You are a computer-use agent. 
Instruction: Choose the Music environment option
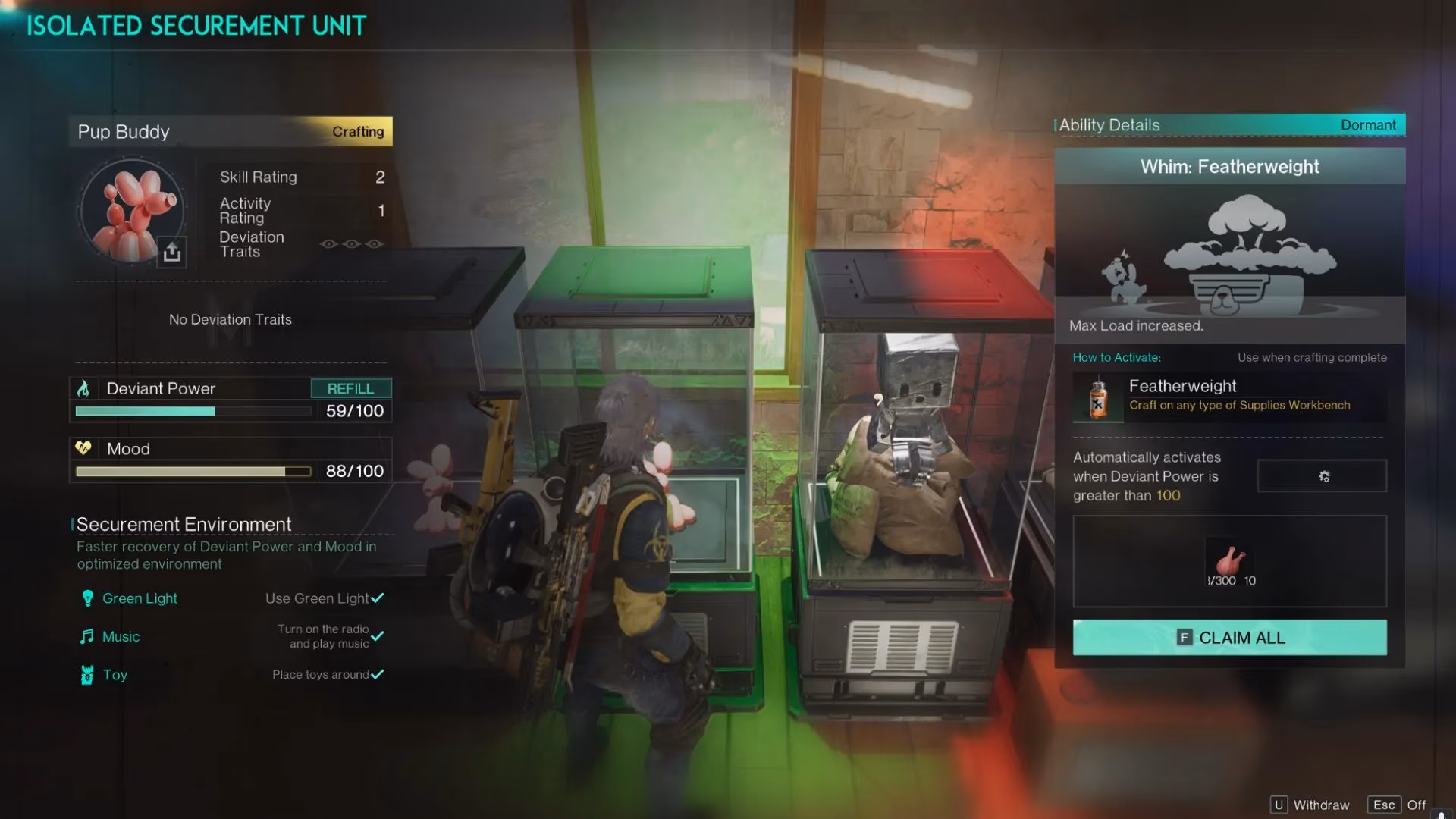tap(121, 636)
